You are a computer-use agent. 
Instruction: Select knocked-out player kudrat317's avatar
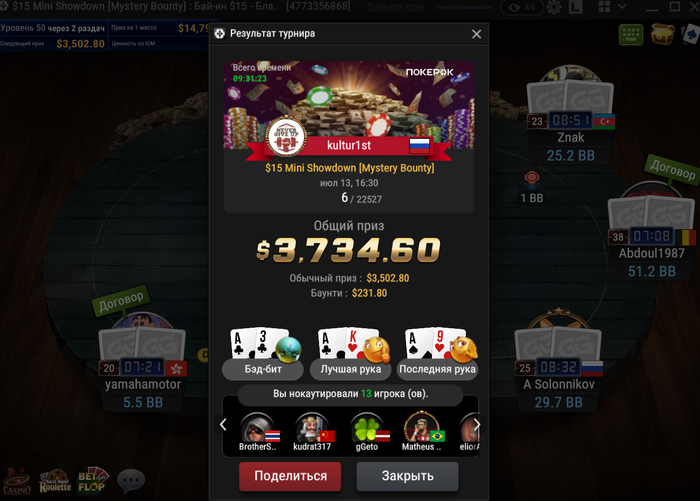coord(311,427)
